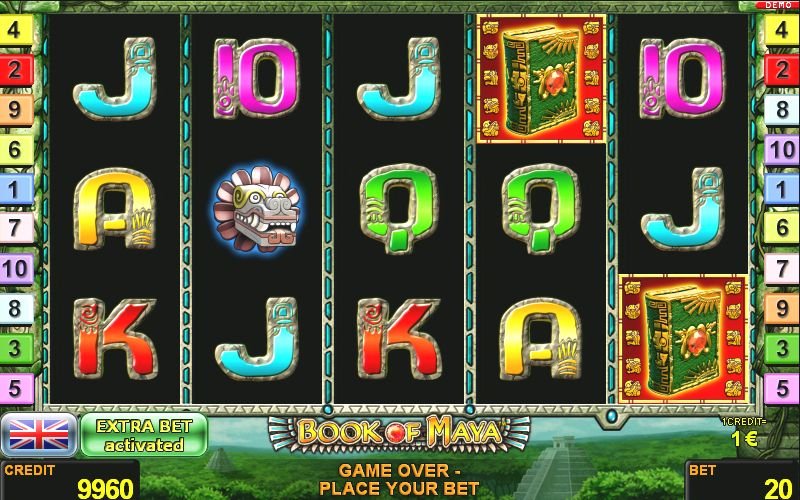The height and width of the screenshot is (500, 800).
Task: Select the red payline 2 marker on the left edge
Action: pyautogui.click(x=15, y=69)
